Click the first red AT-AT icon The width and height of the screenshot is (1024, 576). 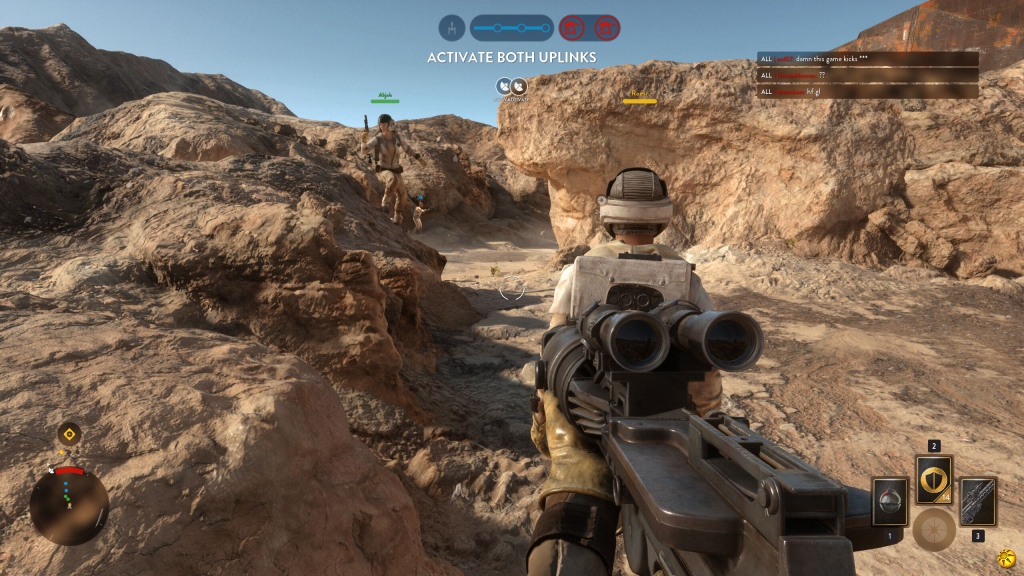coord(572,27)
